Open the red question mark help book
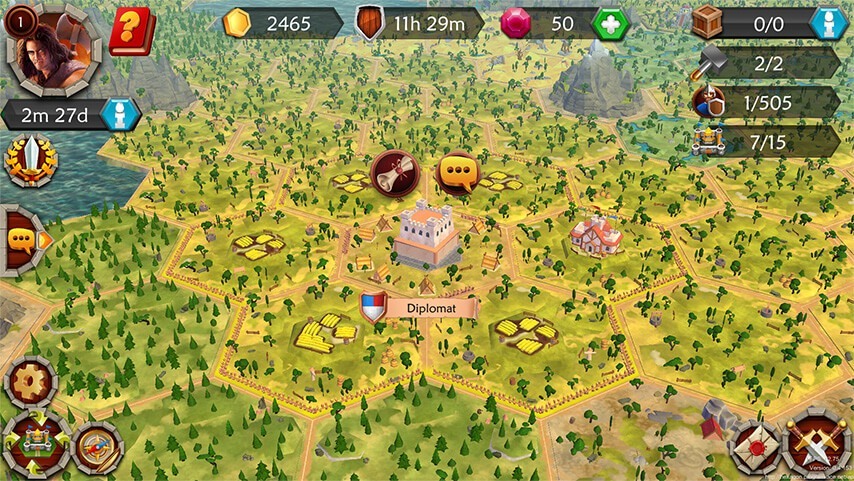The image size is (854, 481). tap(128, 30)
